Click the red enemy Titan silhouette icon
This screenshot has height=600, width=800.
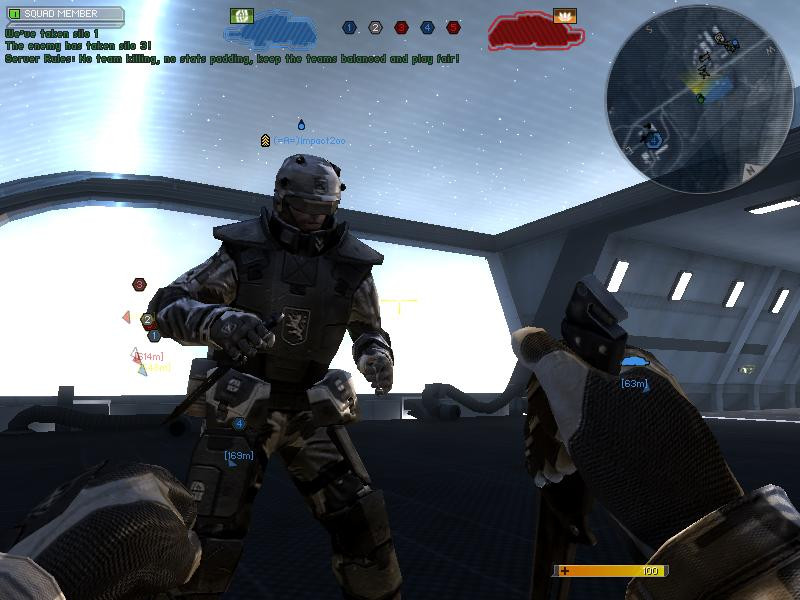(x=535, y=32)
